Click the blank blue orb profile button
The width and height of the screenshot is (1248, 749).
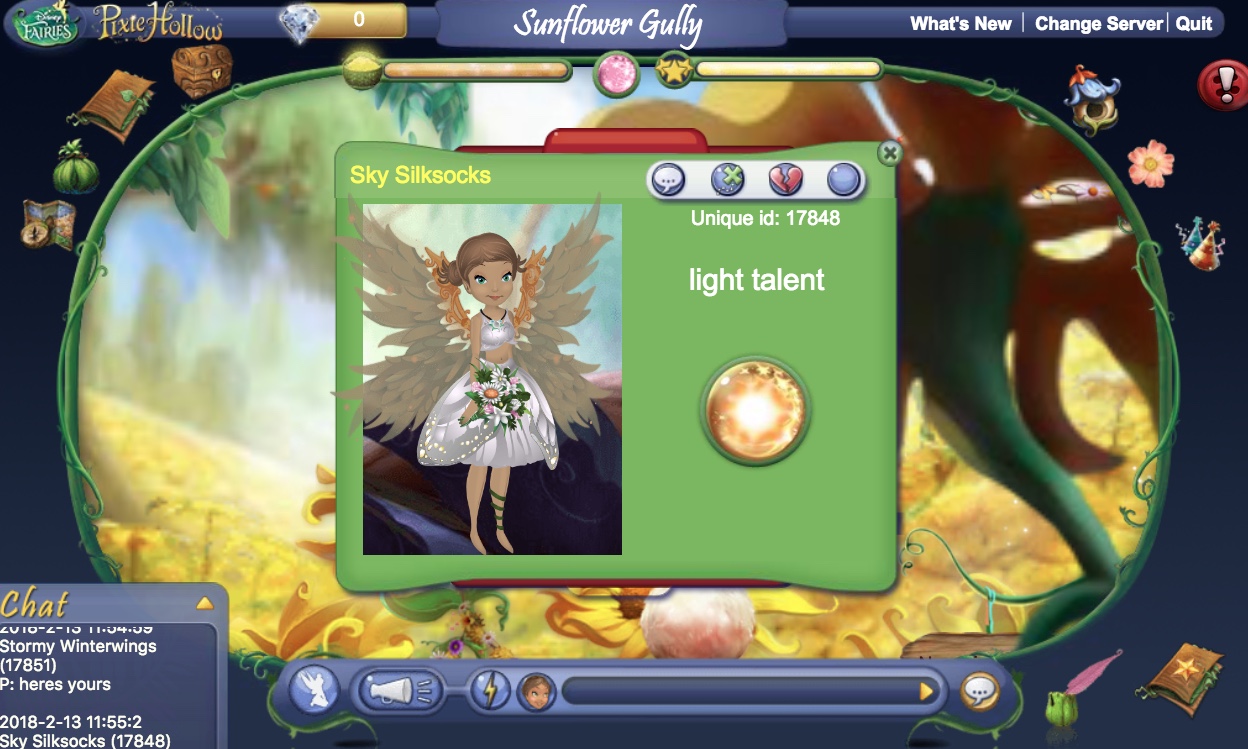point(844,180)
